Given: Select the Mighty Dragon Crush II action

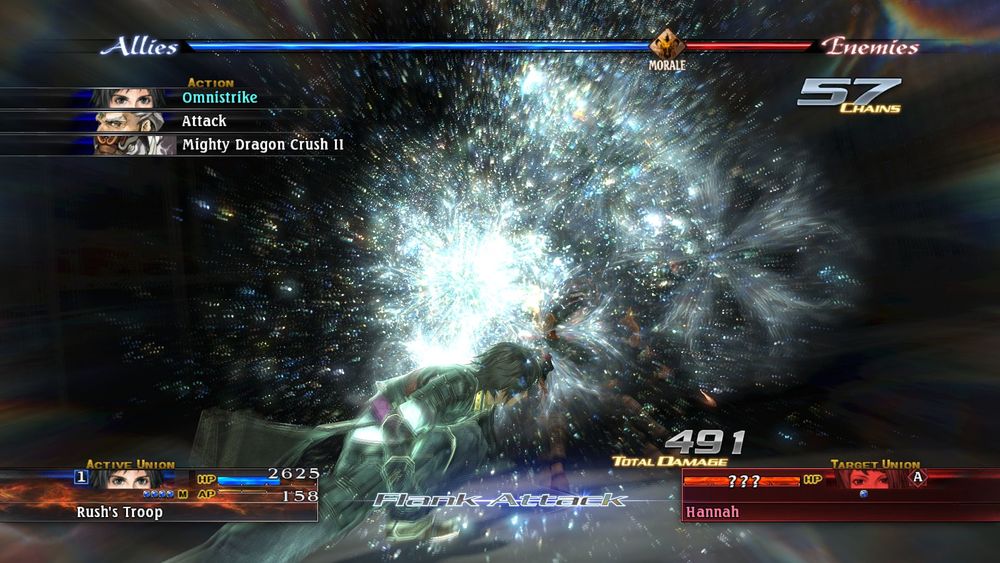Looking at the screenshot, I should pos(262,145).
